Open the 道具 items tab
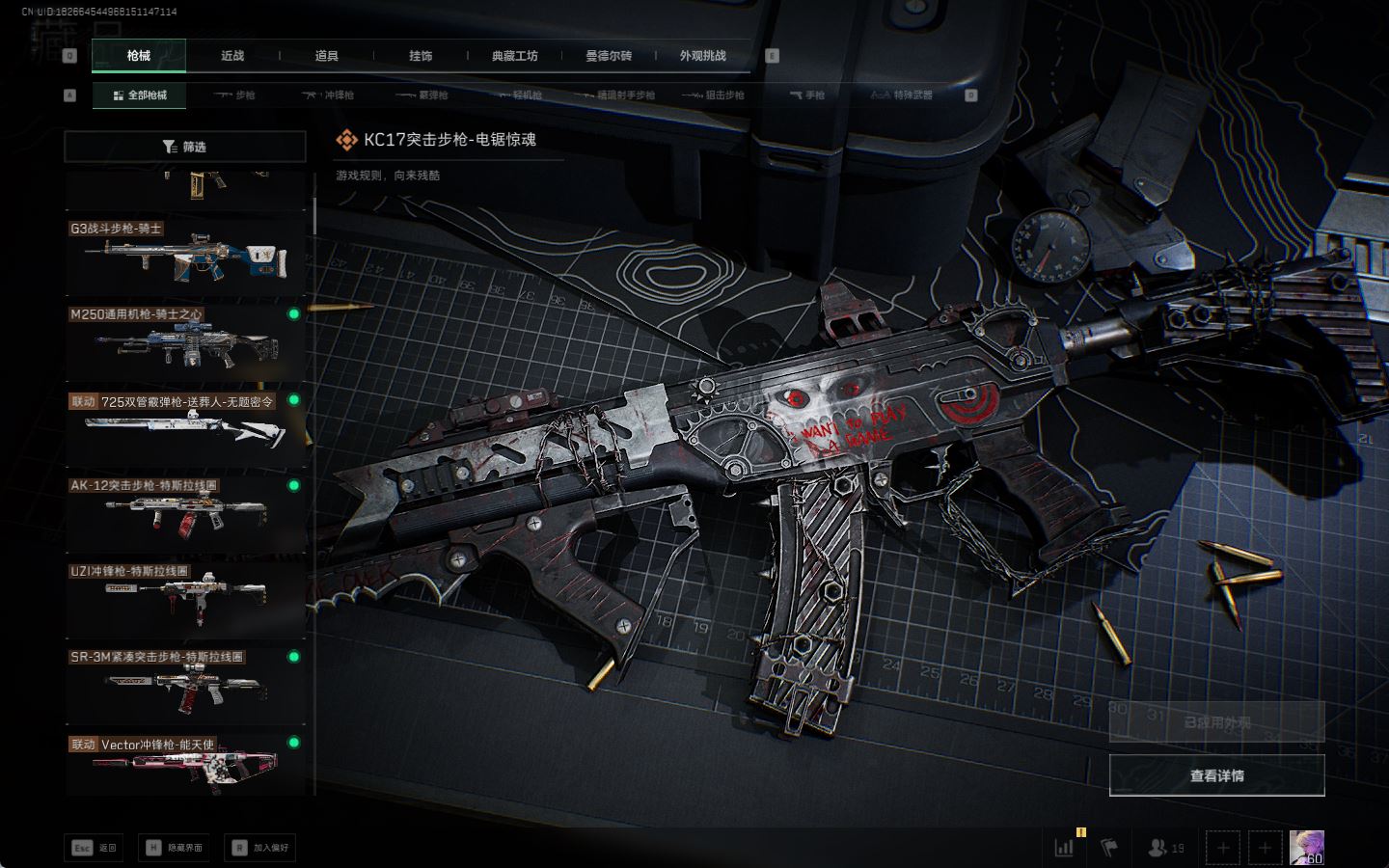 (326, 56)
